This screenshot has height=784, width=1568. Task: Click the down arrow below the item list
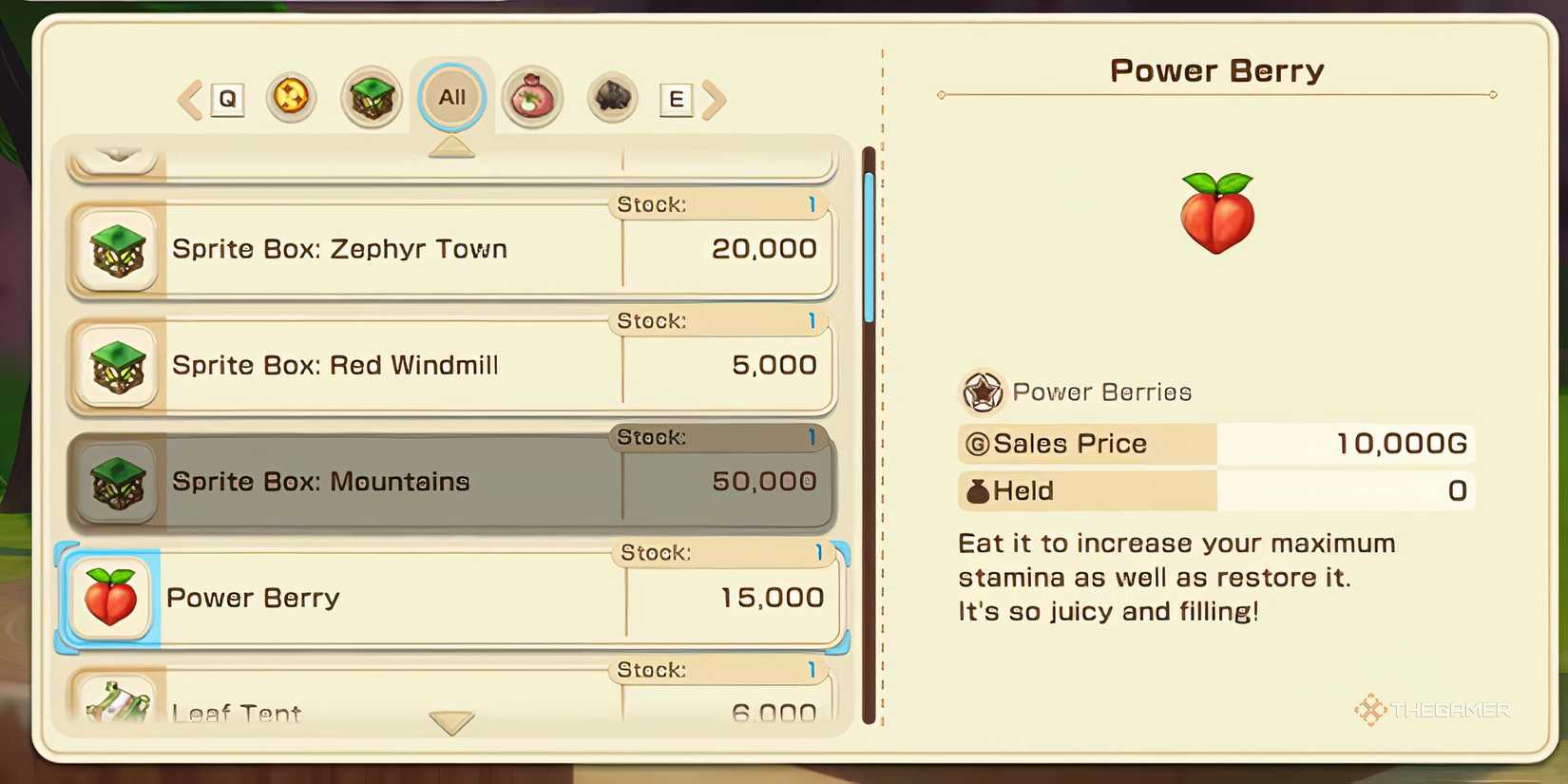coord(452,722)
